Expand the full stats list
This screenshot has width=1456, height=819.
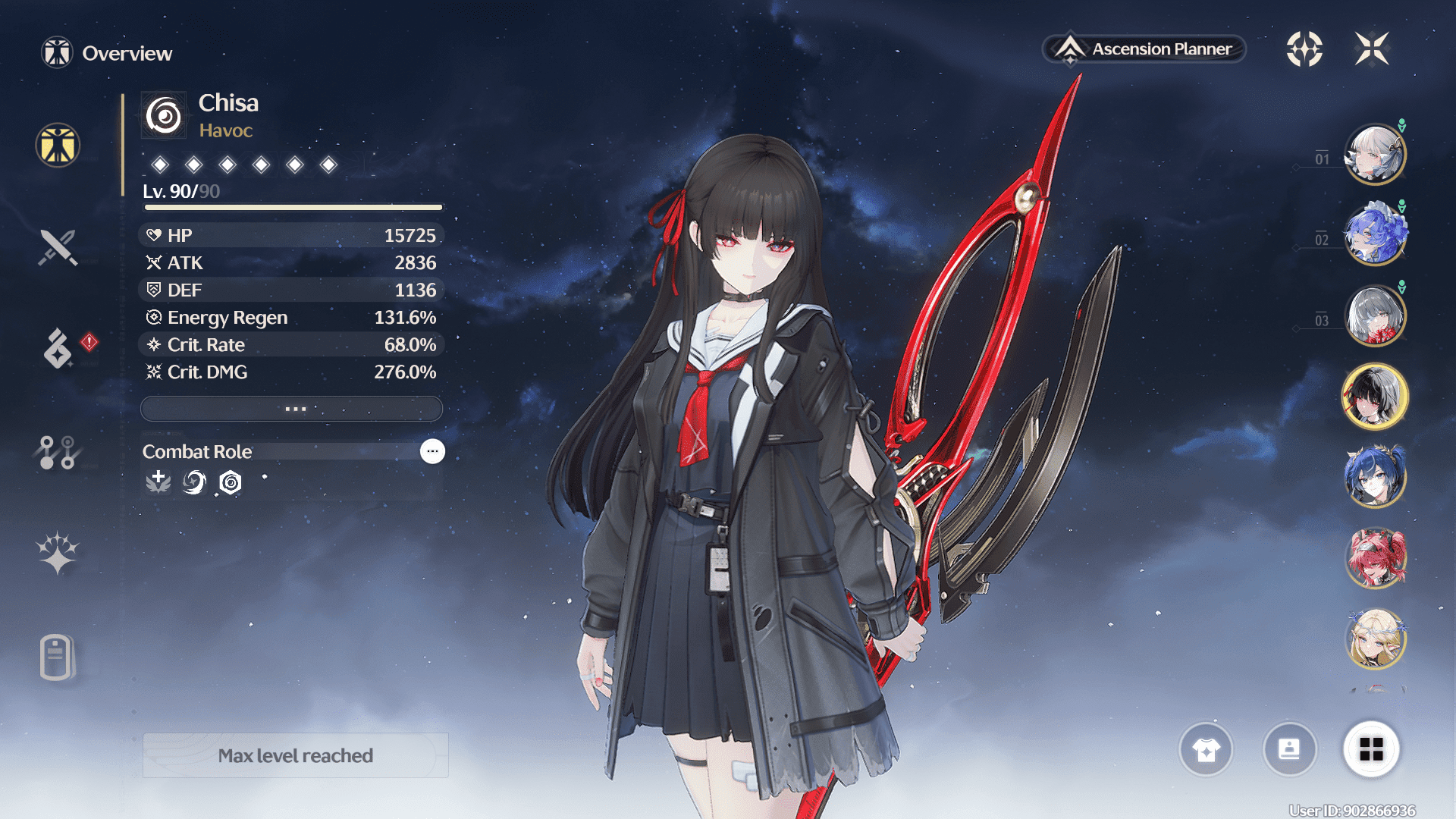click(x=292, y=409)
